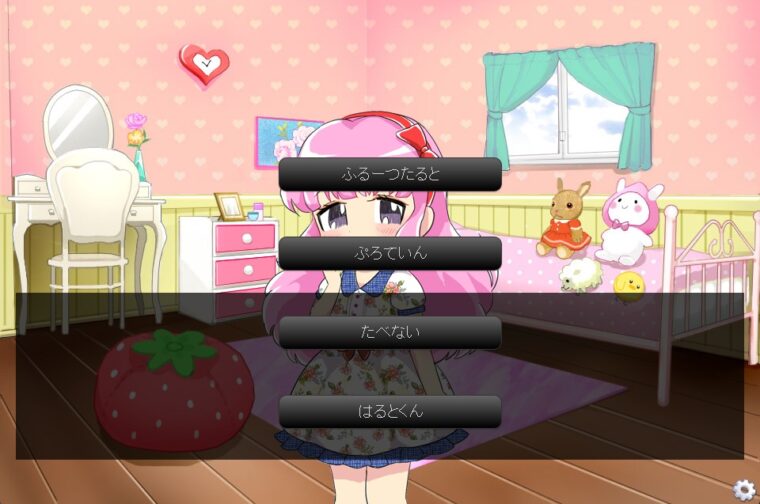Select the ぷろていん answer choice

[390, 253]
